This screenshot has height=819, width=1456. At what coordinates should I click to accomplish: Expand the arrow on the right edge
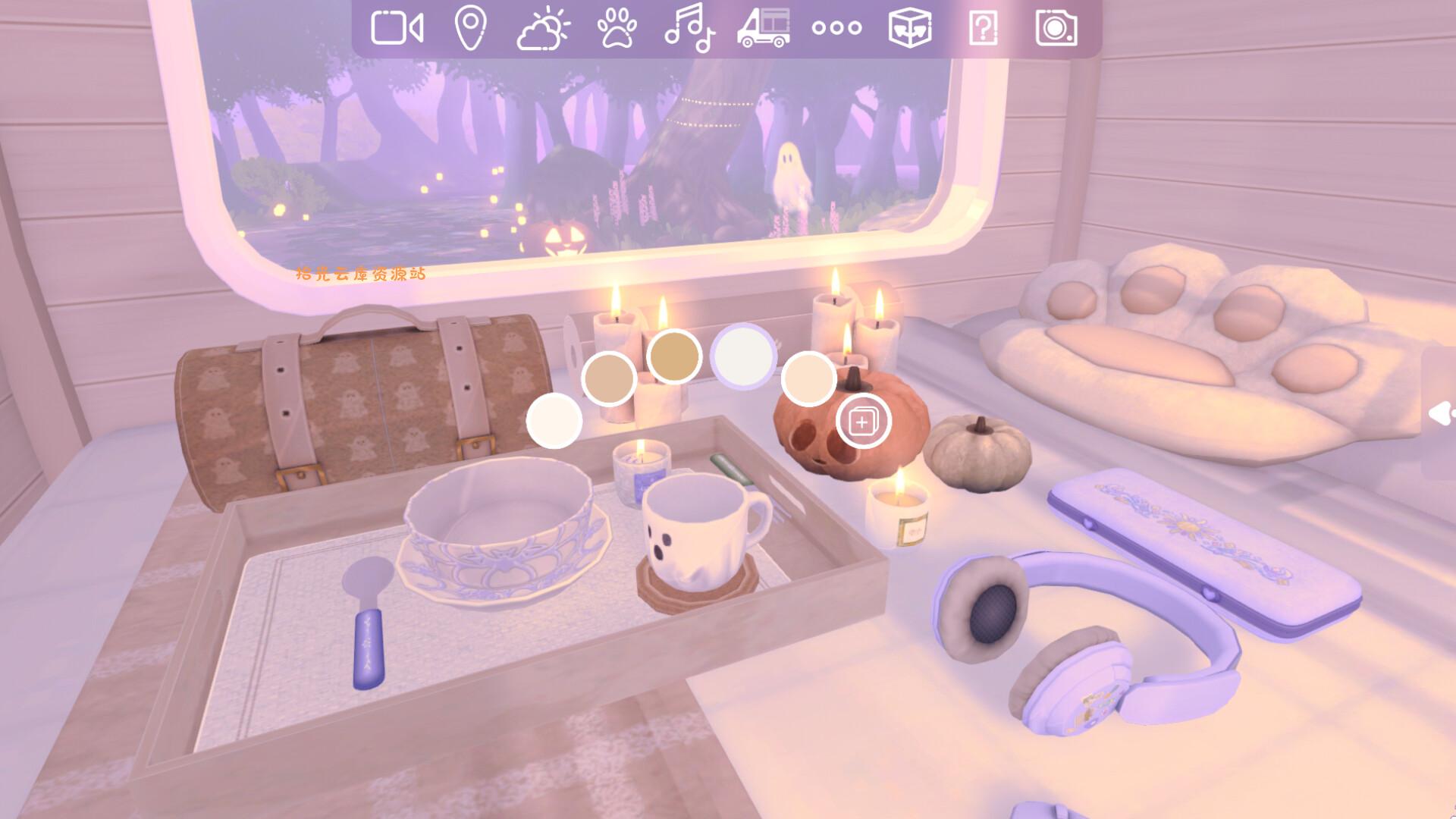pyautogui.click(x=1440, y=414)
